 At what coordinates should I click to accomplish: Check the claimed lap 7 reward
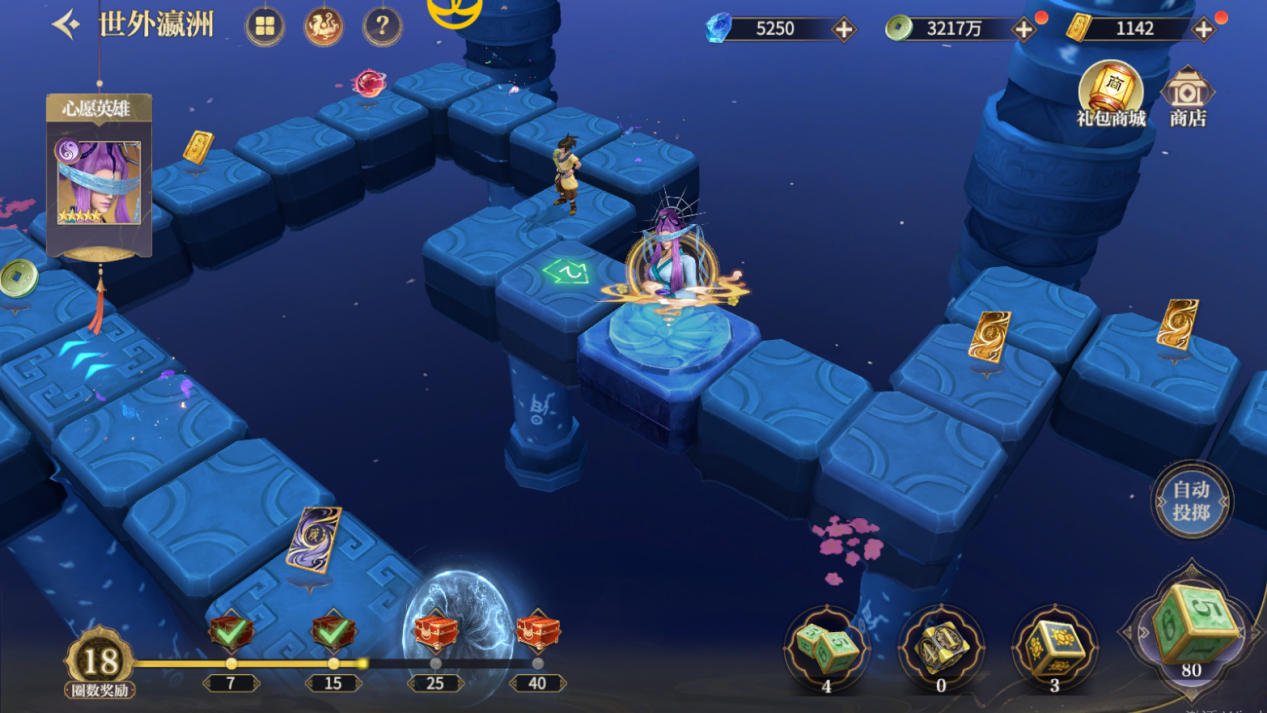231,632
